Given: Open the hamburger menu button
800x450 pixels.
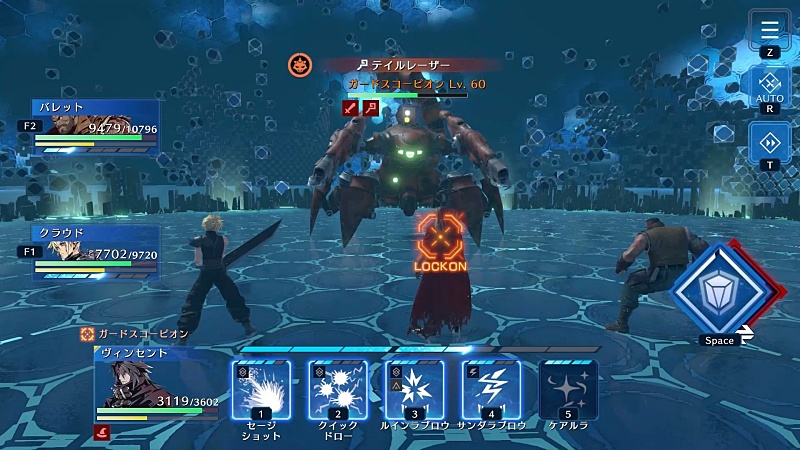Looking at the screenshot, I should point(770,28).
